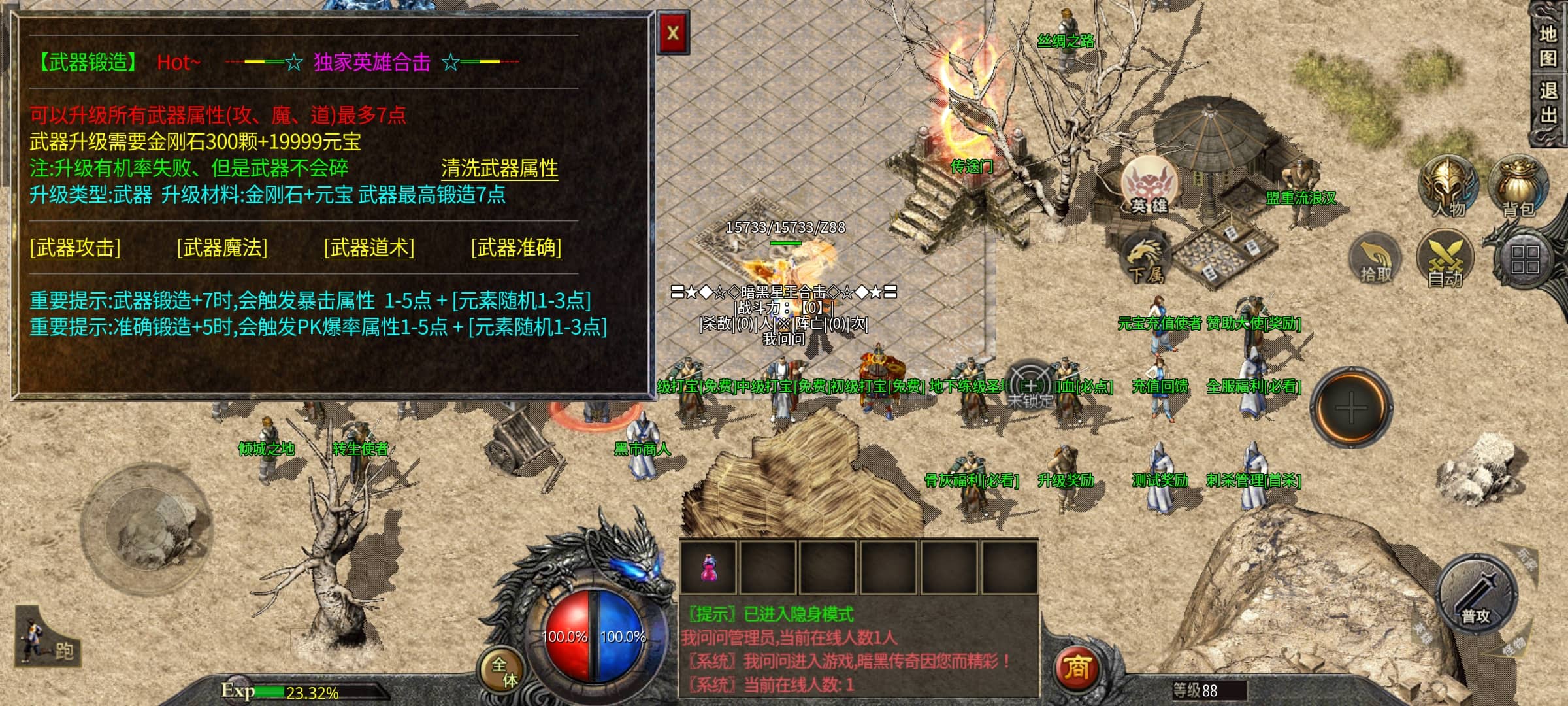Pick the 武器道术 upgrade option
Screen dimensions: 1568x706
pyautogui.click(x=369, y=248)
